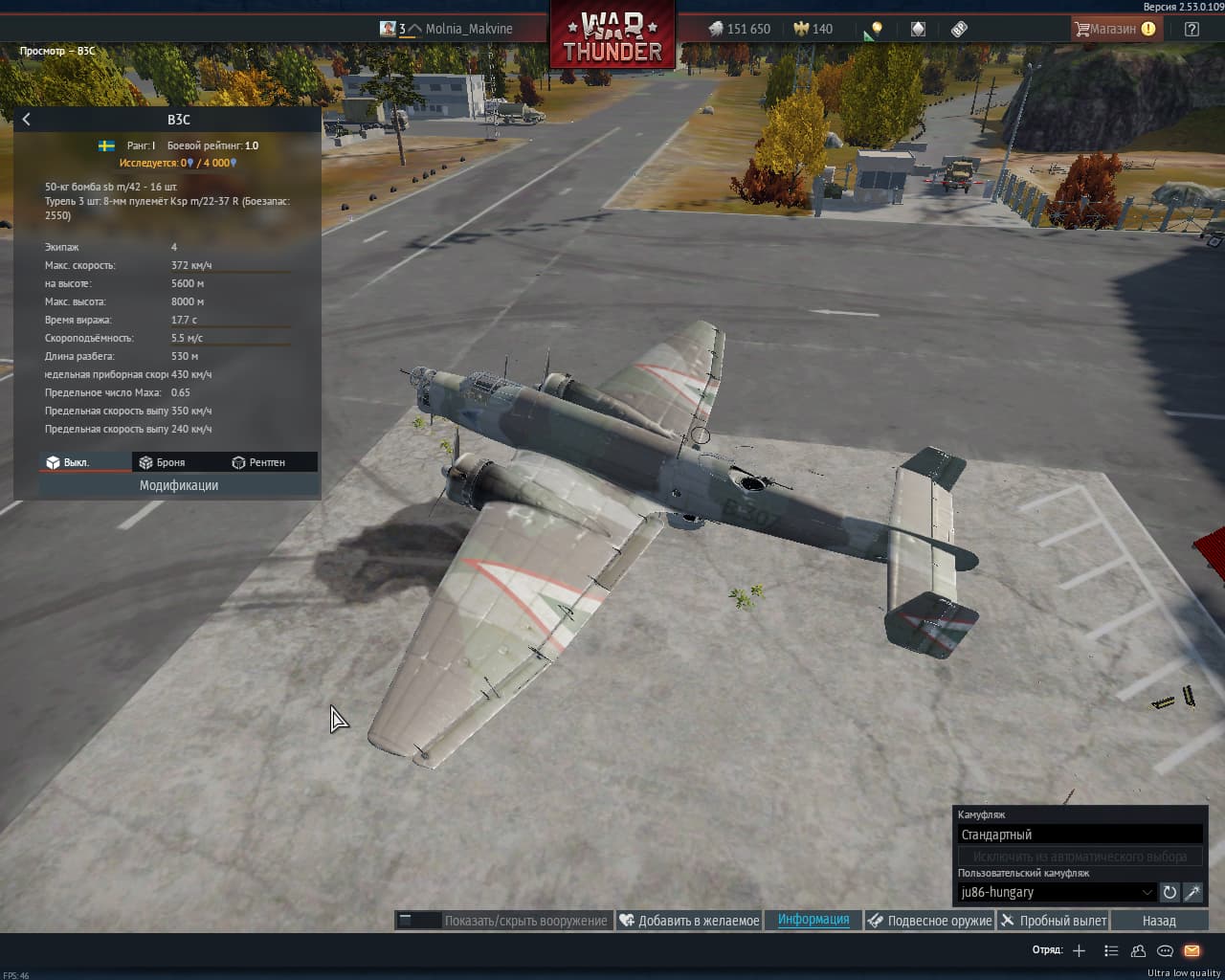Click the War Thunder logo
Screen dimensions: 1225x980
(612, 38)
